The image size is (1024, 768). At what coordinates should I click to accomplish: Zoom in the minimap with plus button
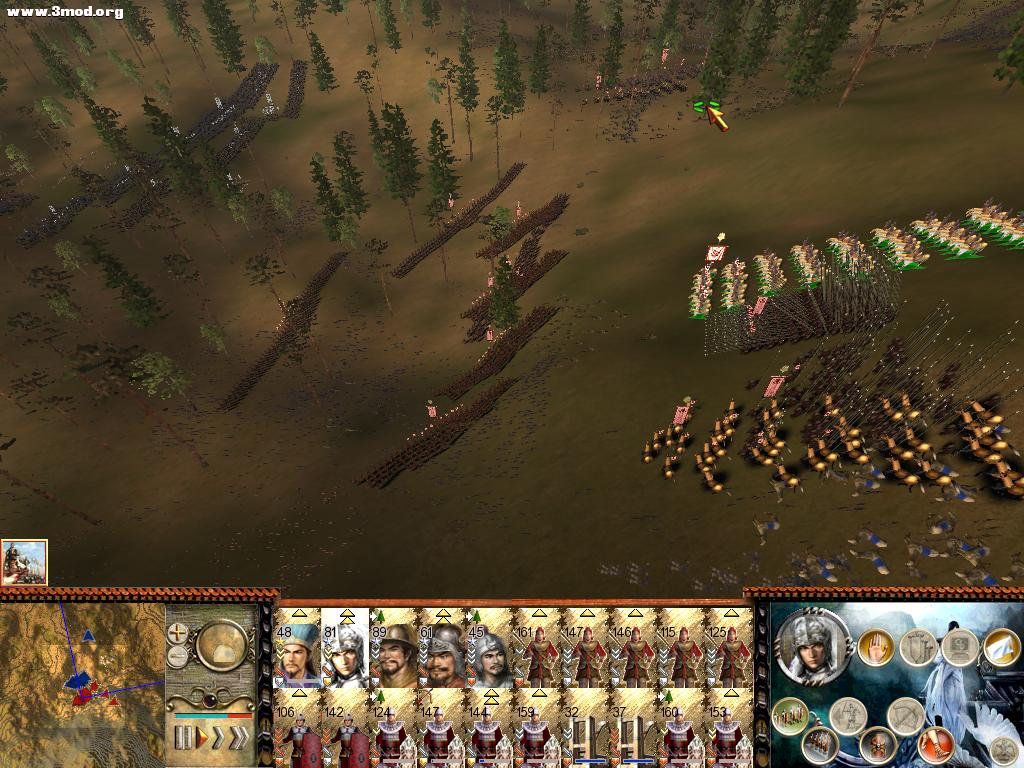pos(179,633)
